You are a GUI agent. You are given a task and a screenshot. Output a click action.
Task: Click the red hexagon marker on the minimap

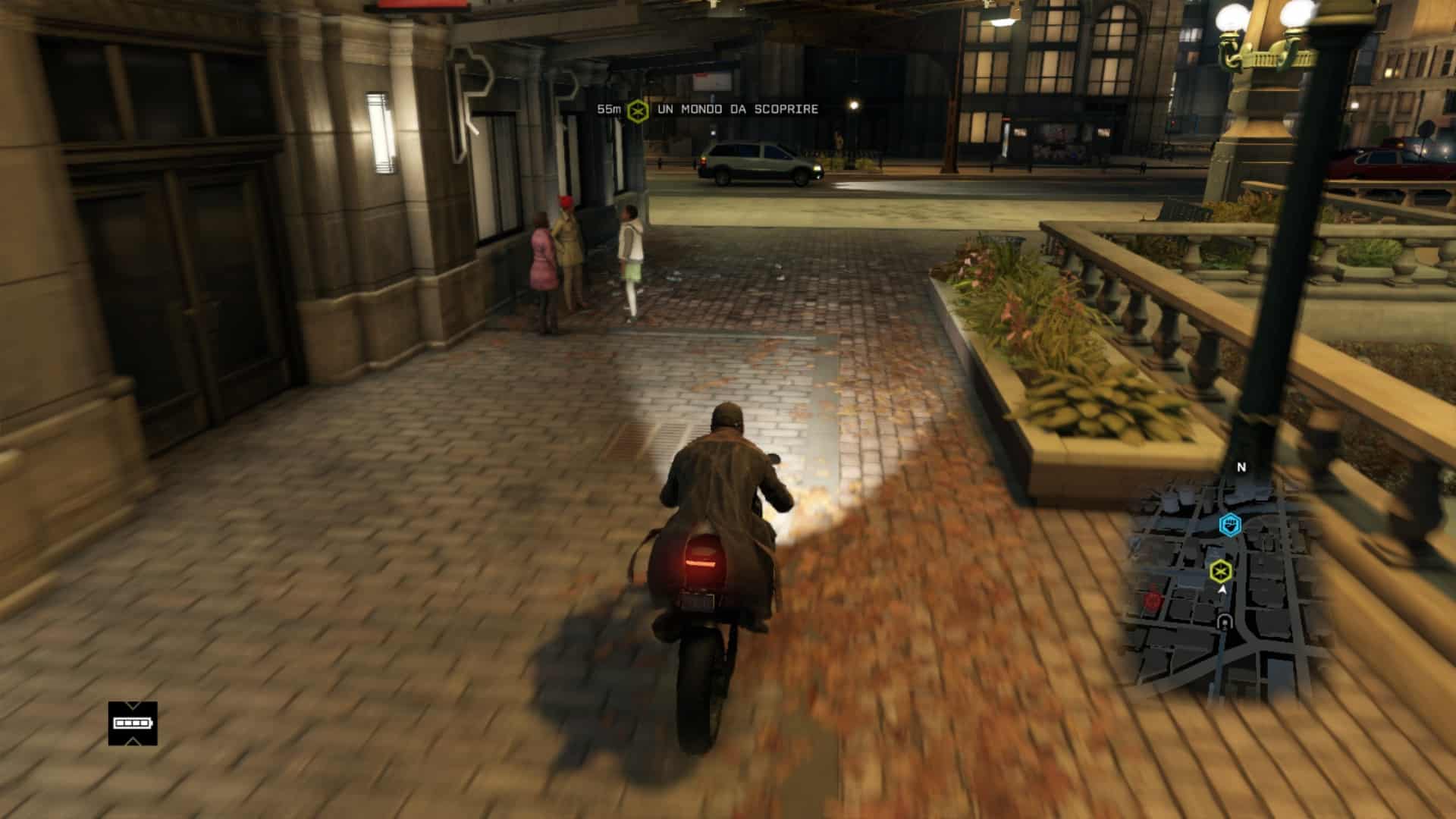pyautogui.click(x=1153, y=601)
